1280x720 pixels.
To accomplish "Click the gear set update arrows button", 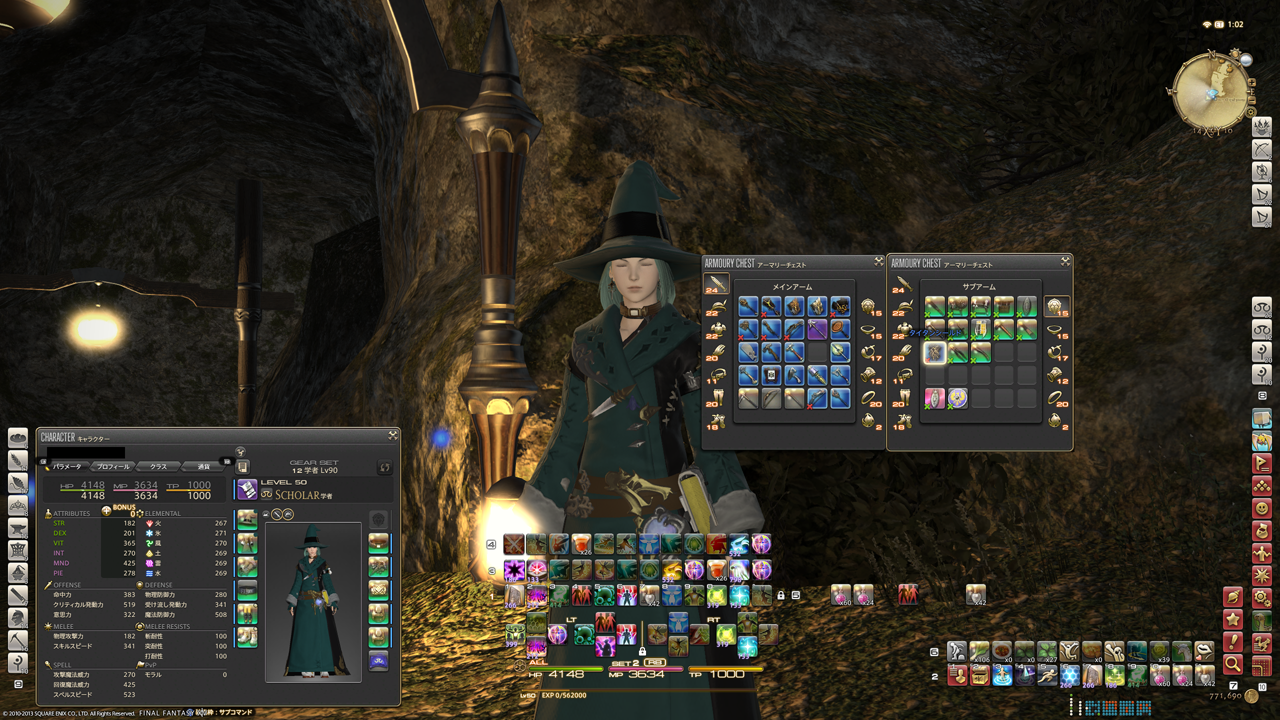I will click(x=385, y=467).
